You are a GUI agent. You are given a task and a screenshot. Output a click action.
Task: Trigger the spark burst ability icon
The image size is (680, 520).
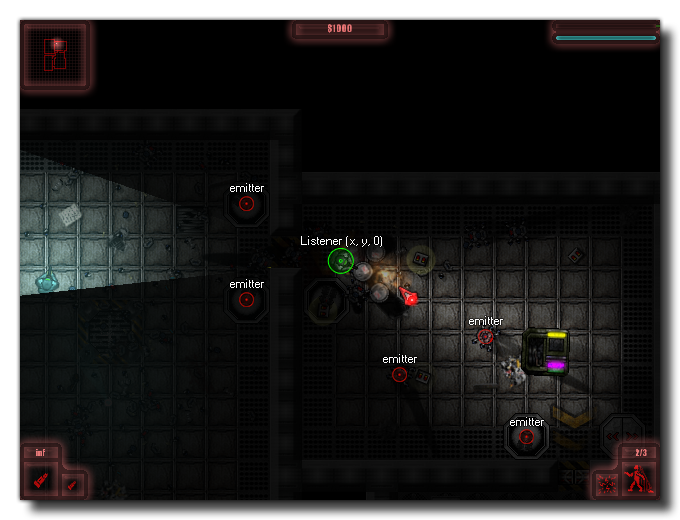606,485
